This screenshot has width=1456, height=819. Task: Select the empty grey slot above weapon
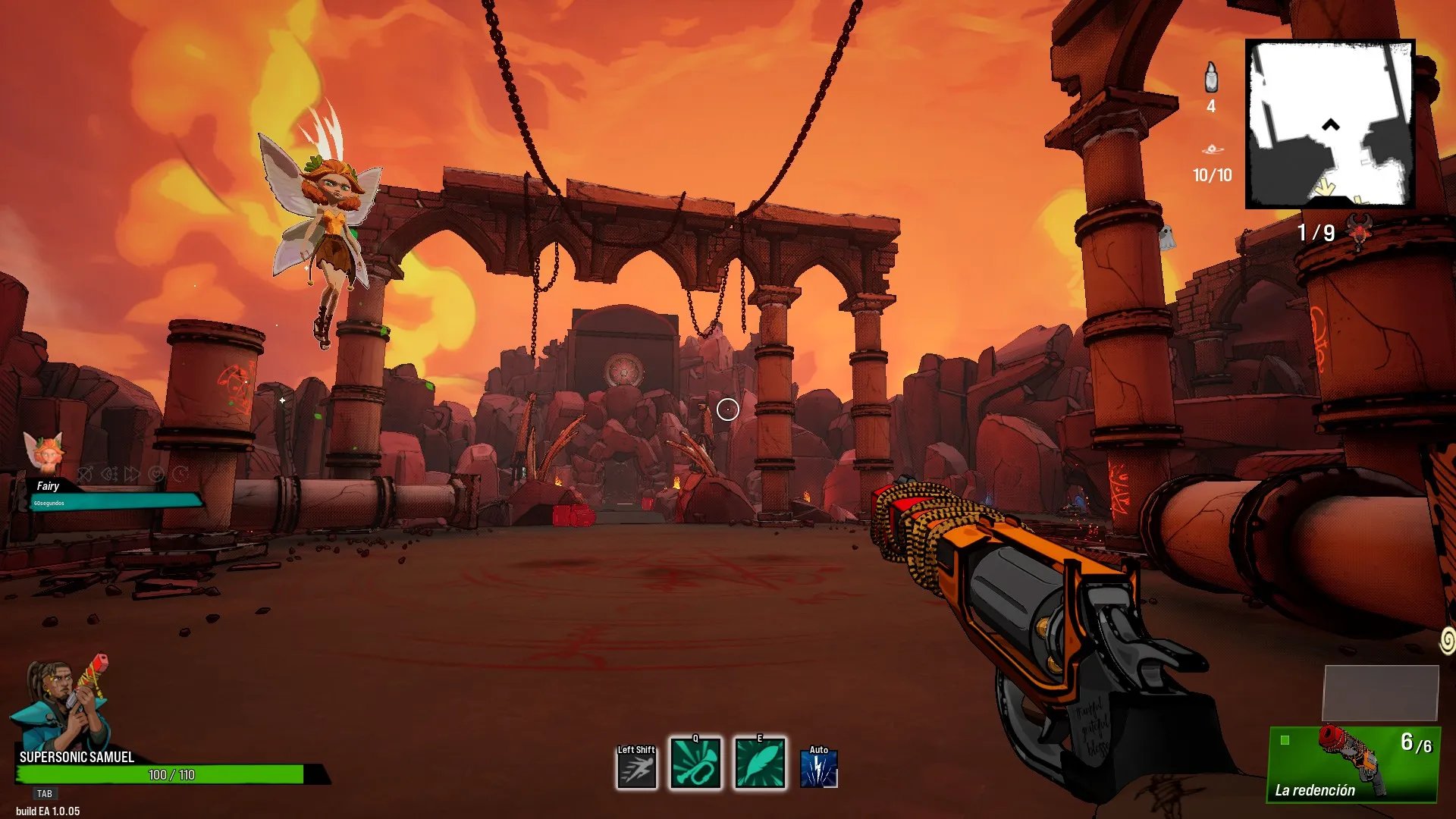point(1380,692)
